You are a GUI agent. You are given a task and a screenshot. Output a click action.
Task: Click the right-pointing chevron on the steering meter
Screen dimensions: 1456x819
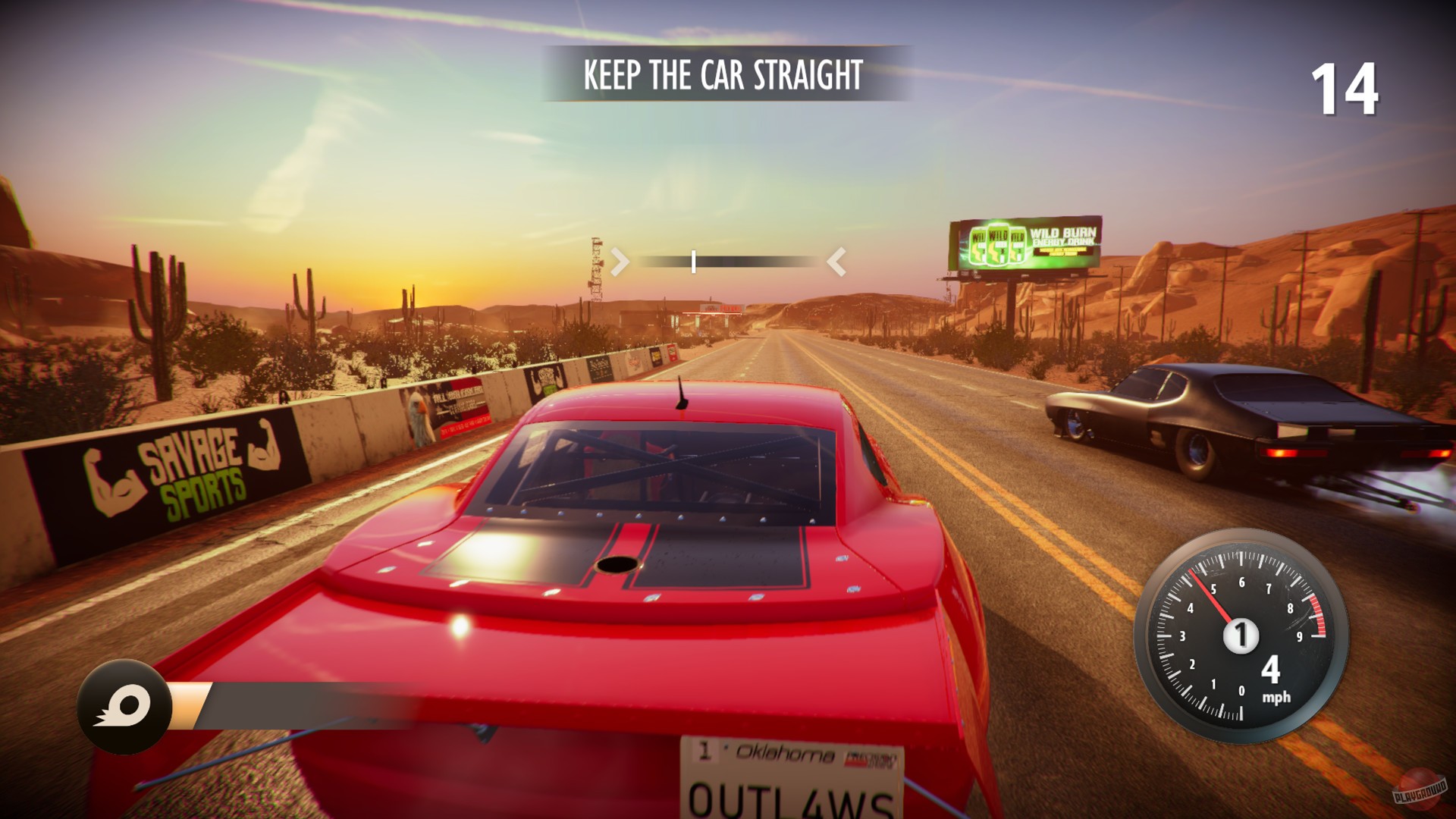[620, 262]
